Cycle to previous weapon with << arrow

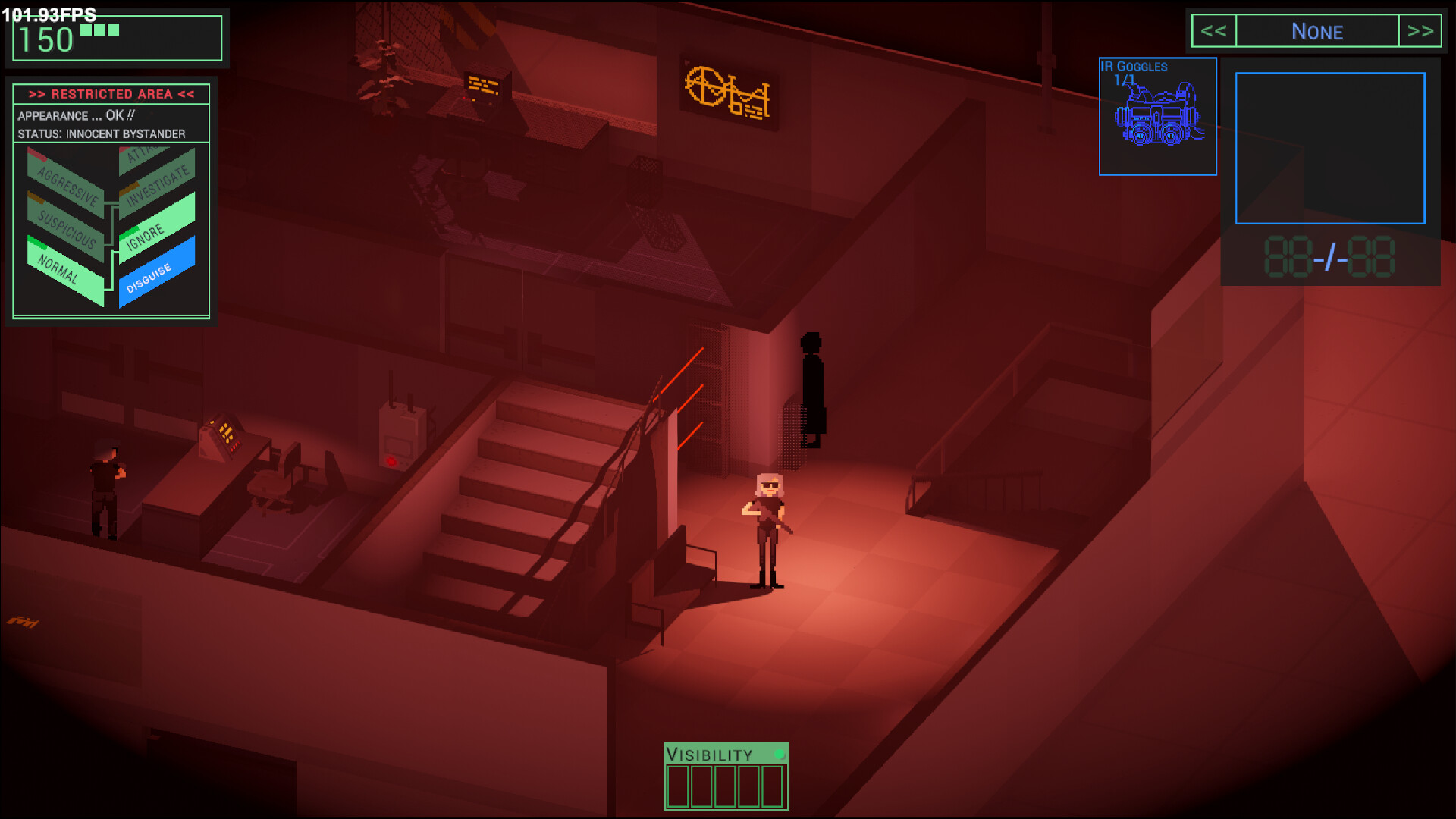1214,31
